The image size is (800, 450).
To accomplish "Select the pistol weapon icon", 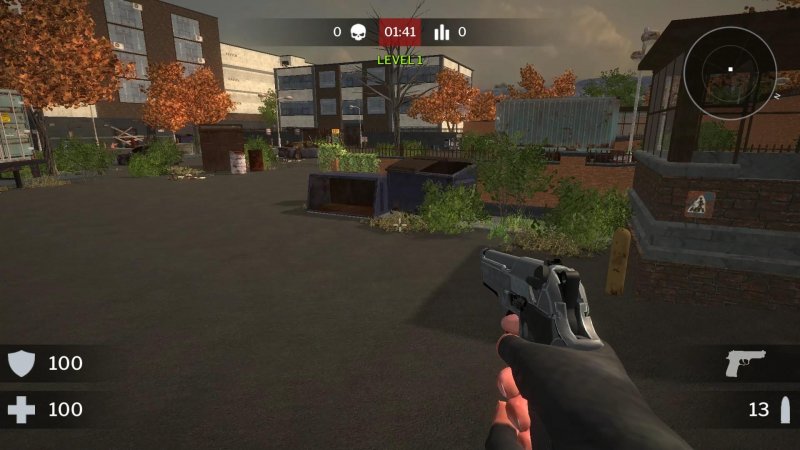I will (x=745, y=363).
